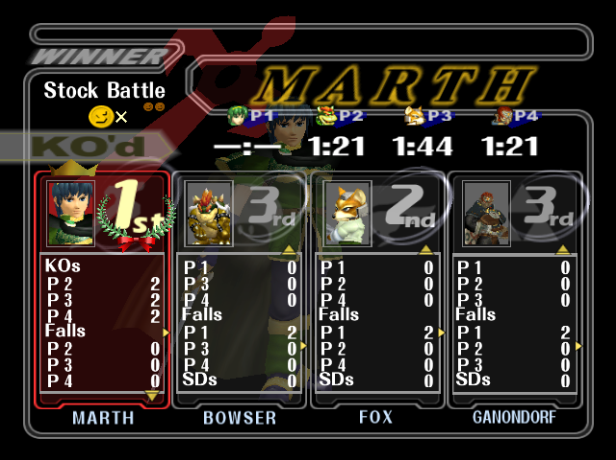
Task: Choose the GANONDORF name label
Action: coord(514,418)
